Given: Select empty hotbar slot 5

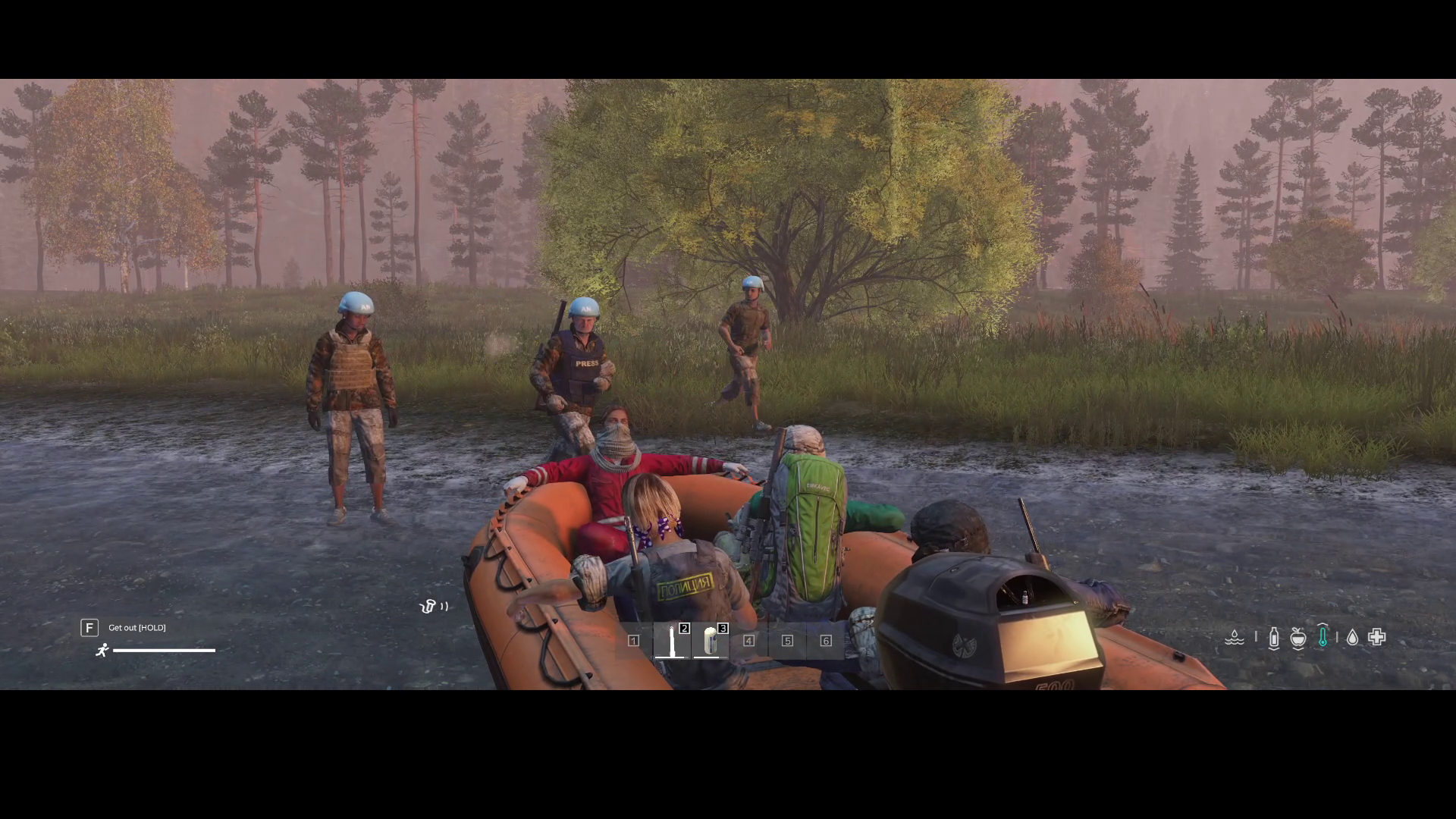Looking at the screenshot, I should pyautogui.click(x=786, y=642).
